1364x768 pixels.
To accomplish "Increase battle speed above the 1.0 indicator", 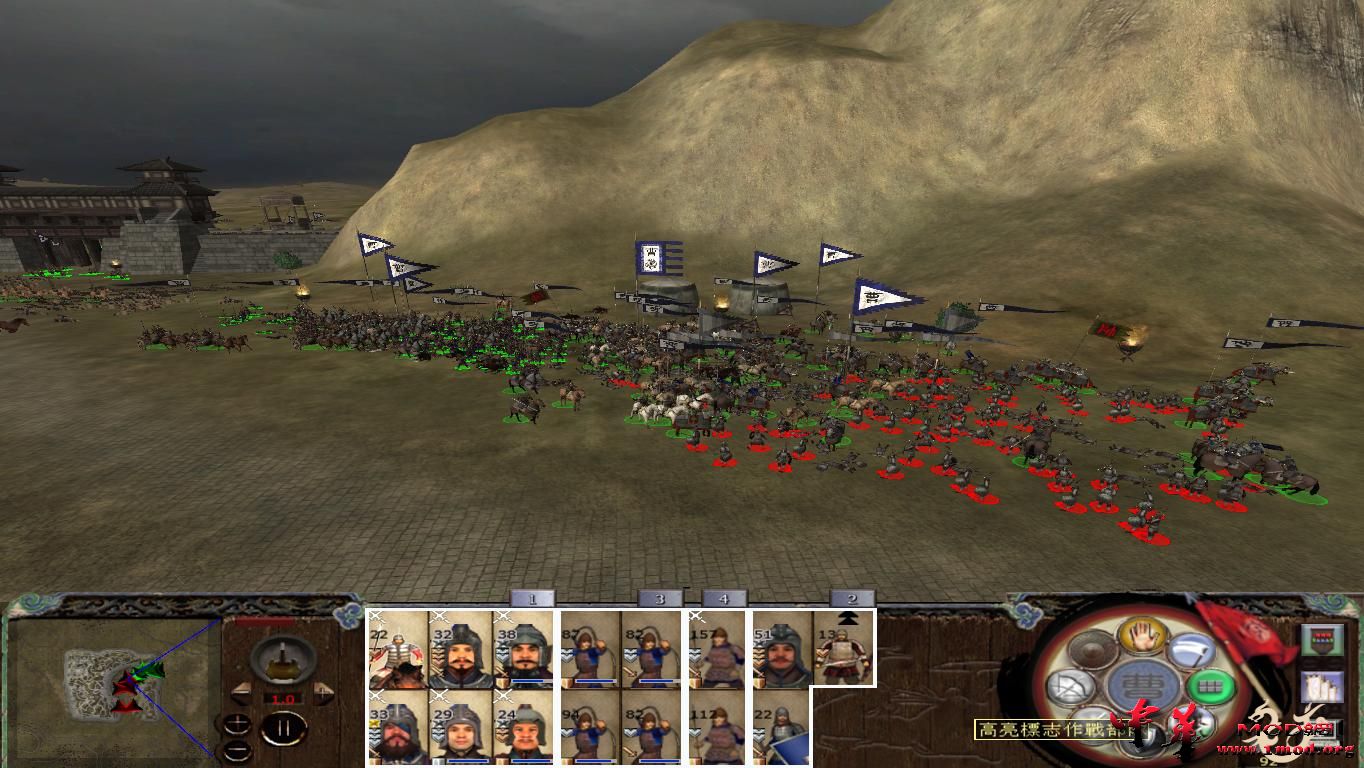I will (x=323, y=693).
